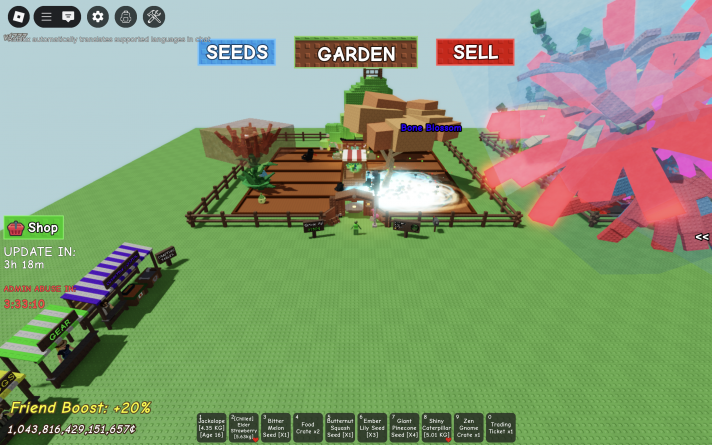Equip the Chilled Elder Strawberry
Viewport: 712px width, 445px height.
(x=244, y=428)
